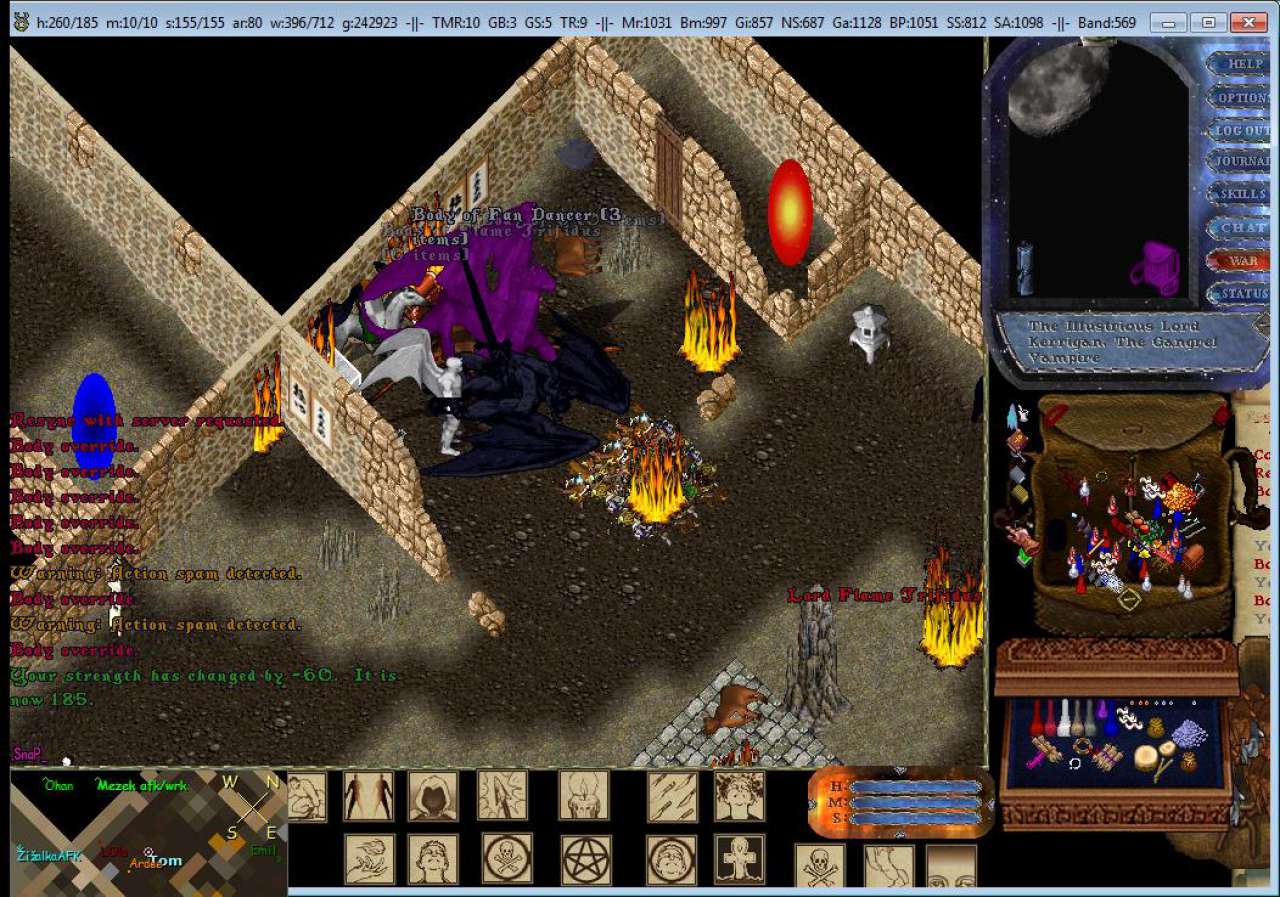Open the Options window
The image size is (1280, 897).
coord(1242,97)
